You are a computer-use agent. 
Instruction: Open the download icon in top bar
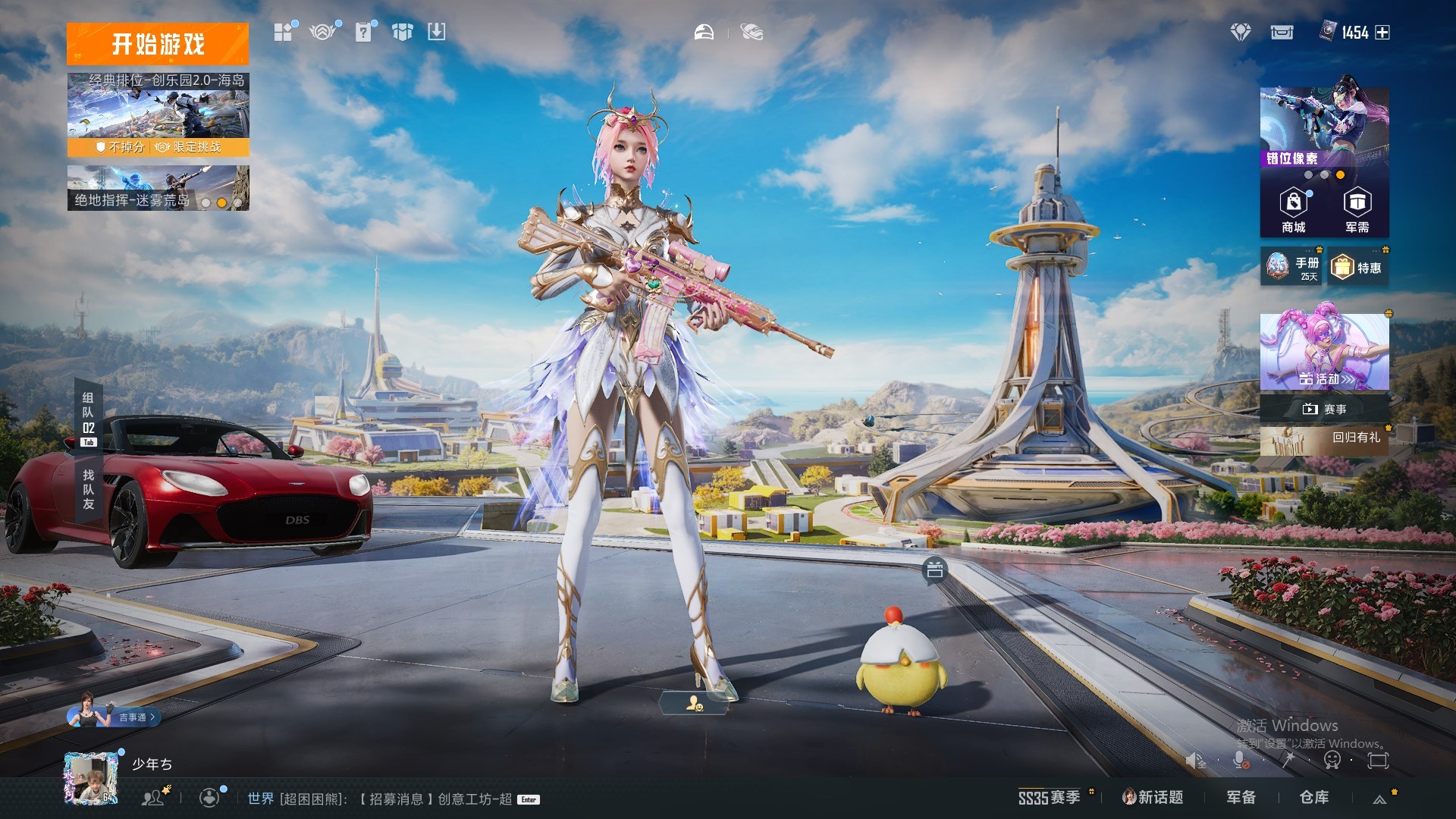pyautogui.click(x=436, y=32)
